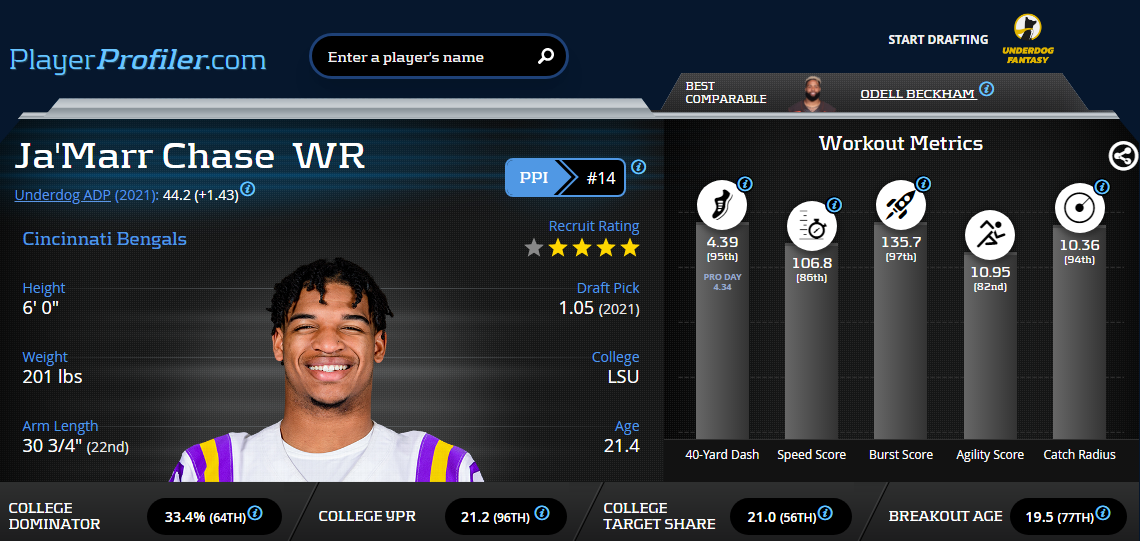Click the info icon beside Odell Beckham
Image resolution: width=1140 pixels, height=541 pixels.
[x=986, y=89]
